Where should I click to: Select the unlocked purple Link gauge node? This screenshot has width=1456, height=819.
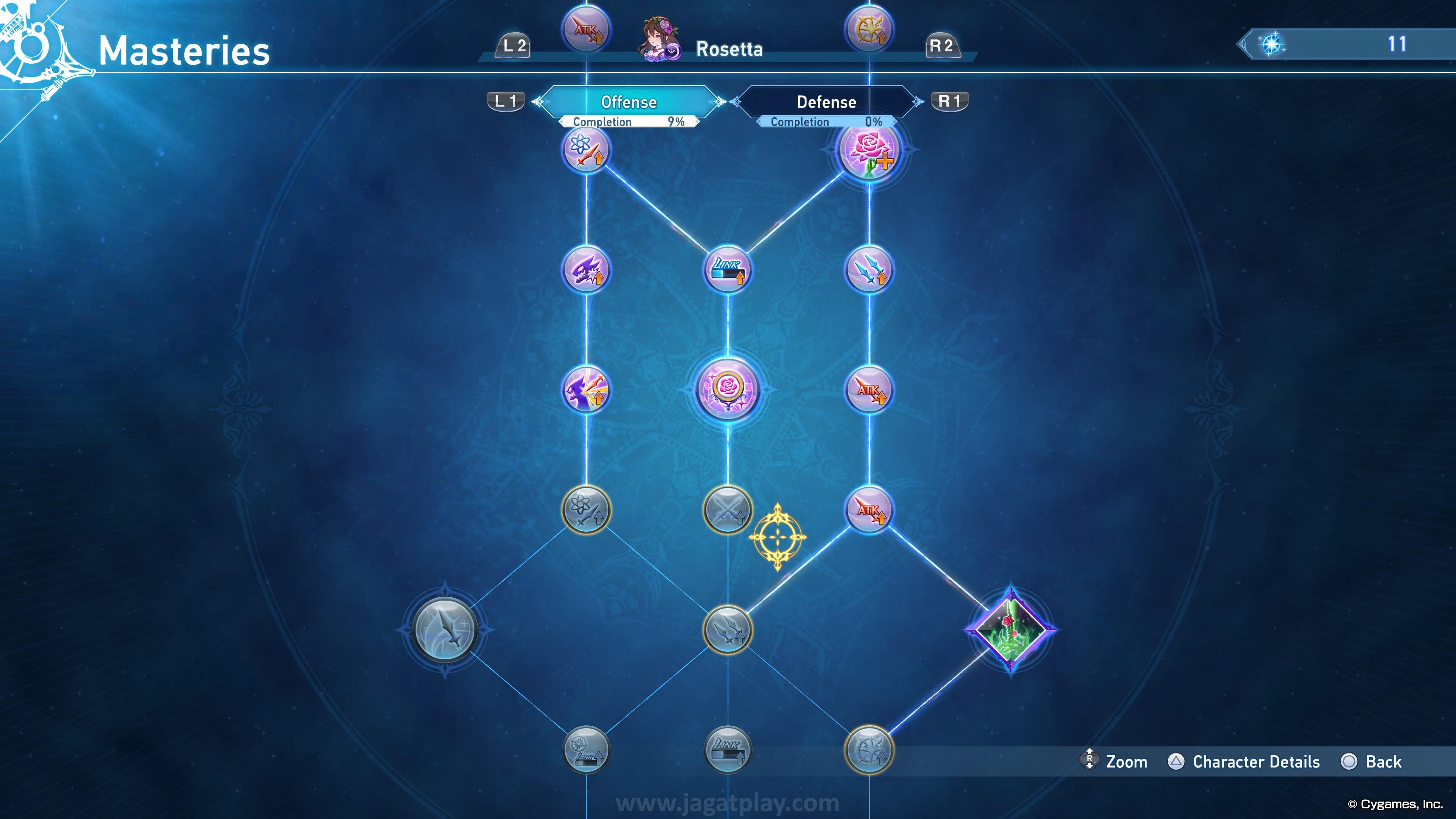[728, 270]
